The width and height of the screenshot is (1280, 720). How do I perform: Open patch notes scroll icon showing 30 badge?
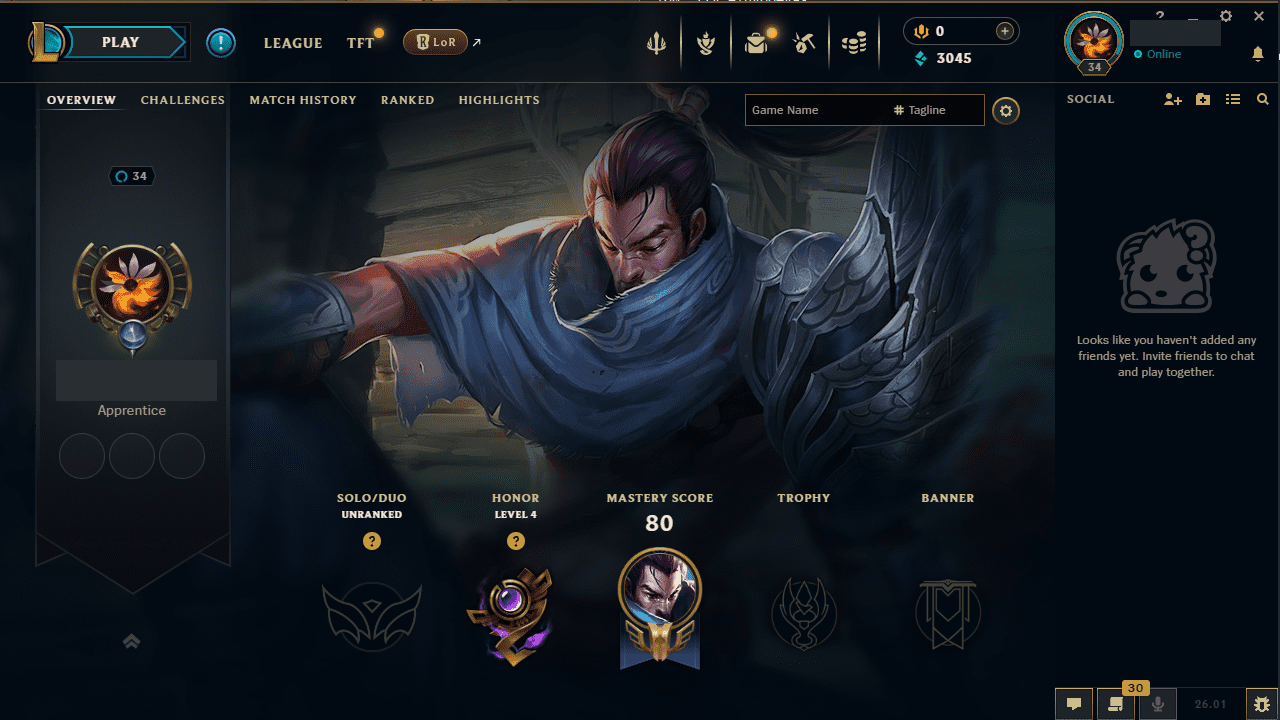click(1116, 704)
